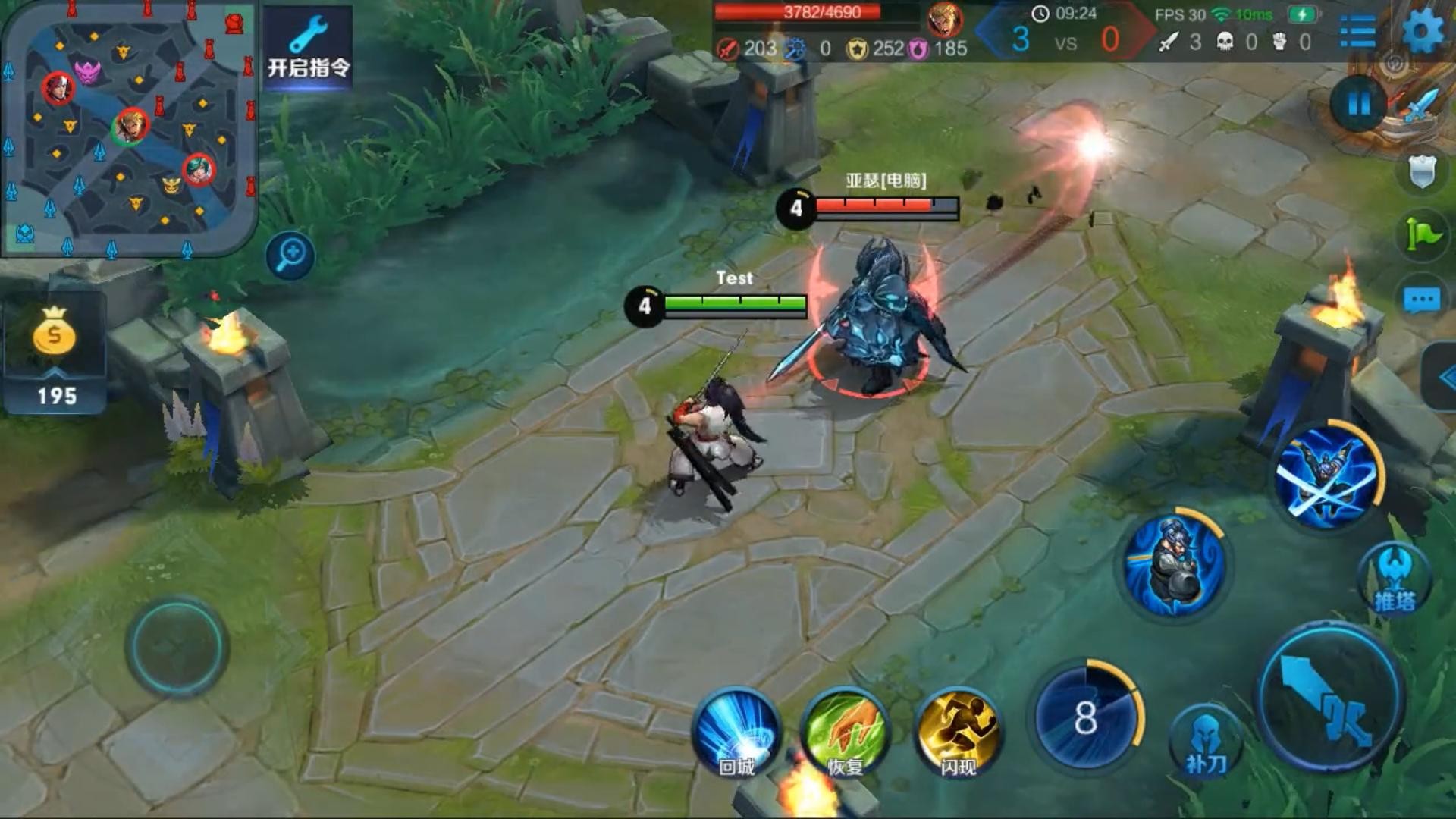Viewport: 1456px width, 819px height.
Task: Open the 开启指令 command panel
Action: (308, 47)
